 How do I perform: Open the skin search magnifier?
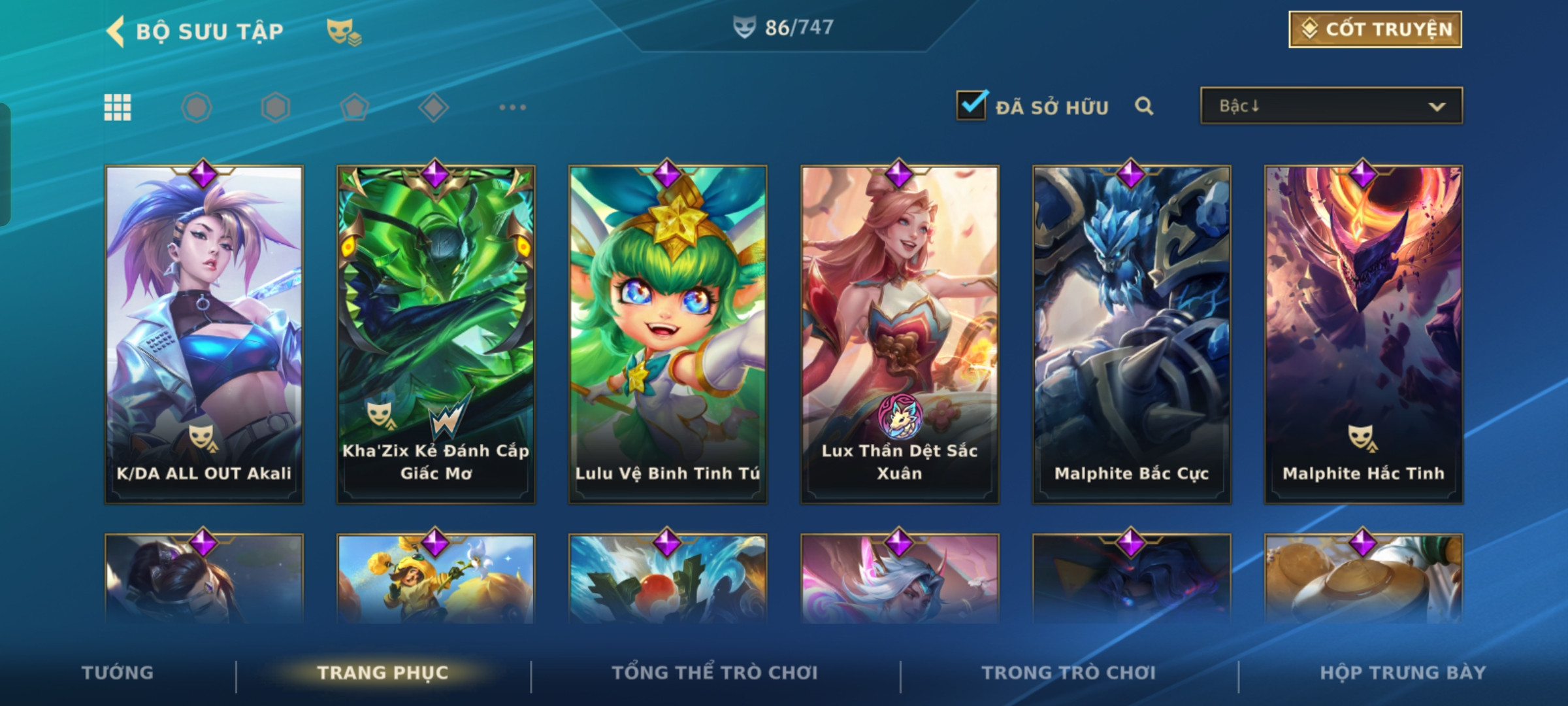pyautogui.click(x=1143, y=106)
